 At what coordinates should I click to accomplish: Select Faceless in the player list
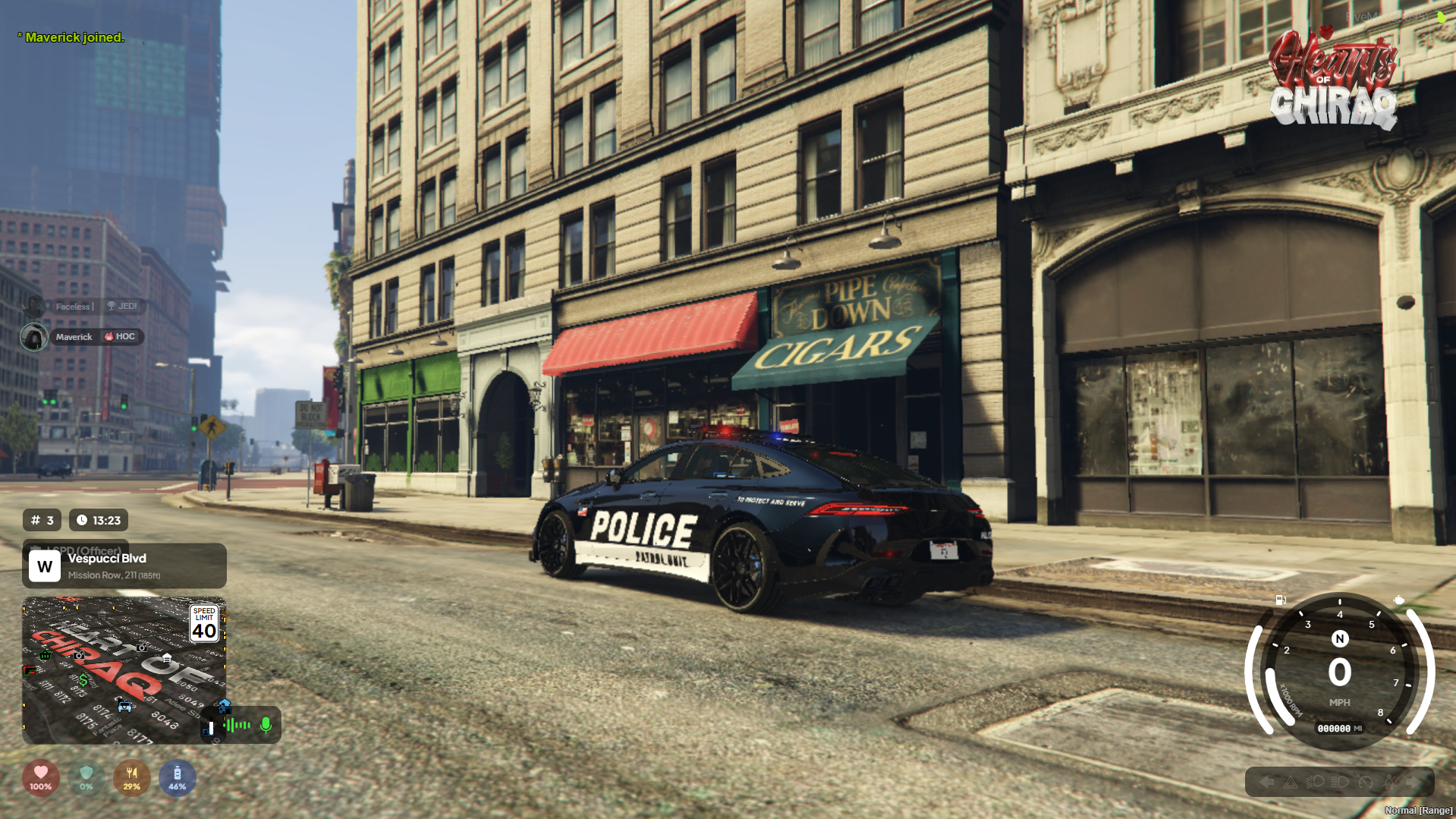tap(73, 307)
